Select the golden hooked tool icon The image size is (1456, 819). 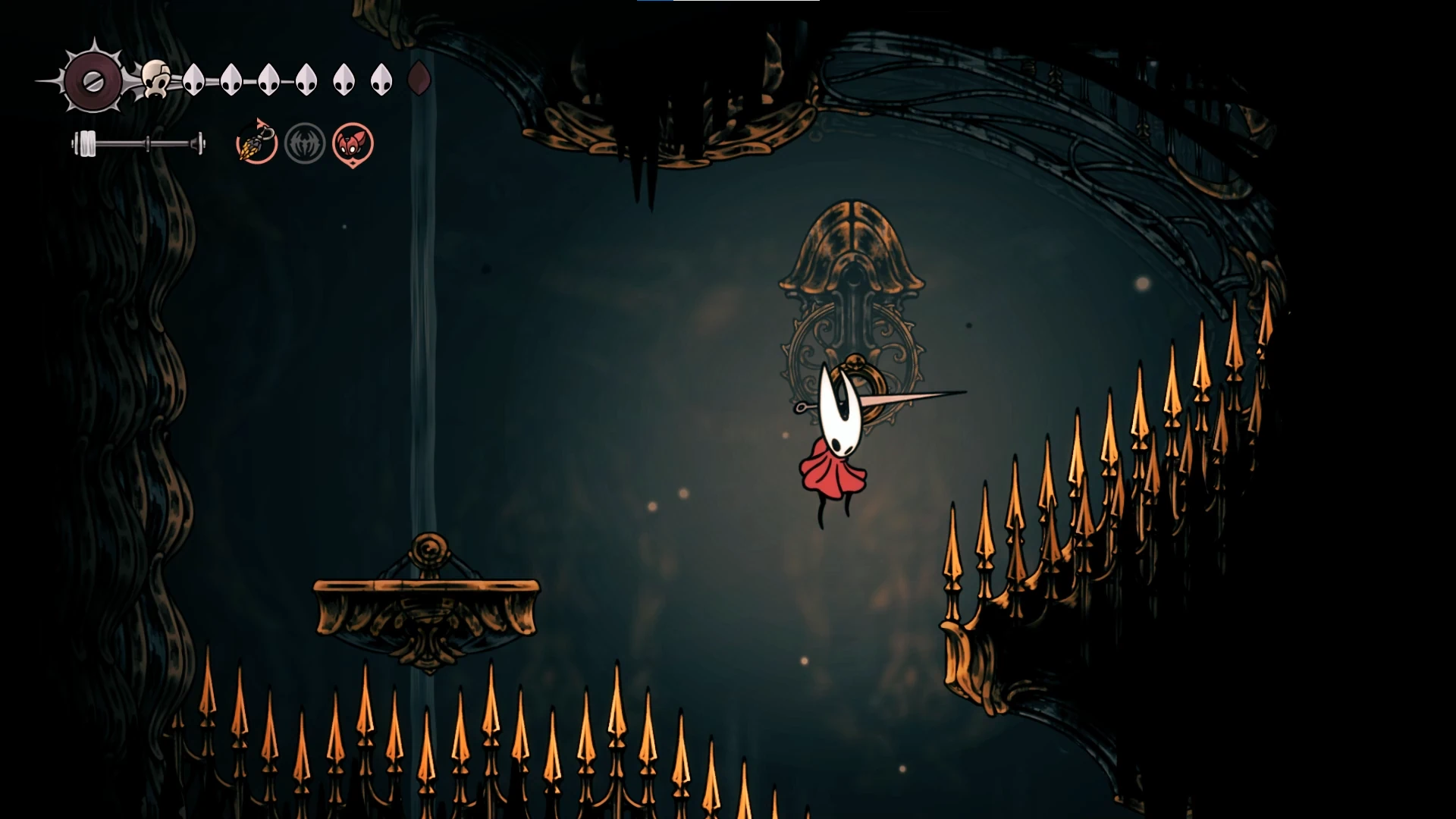[256, 143]
